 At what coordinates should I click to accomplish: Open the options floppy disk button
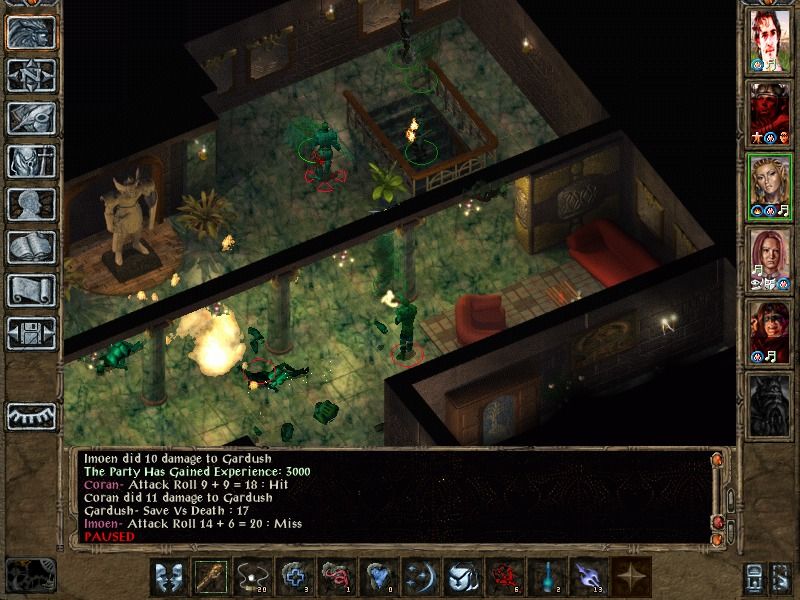click(31, 333)
